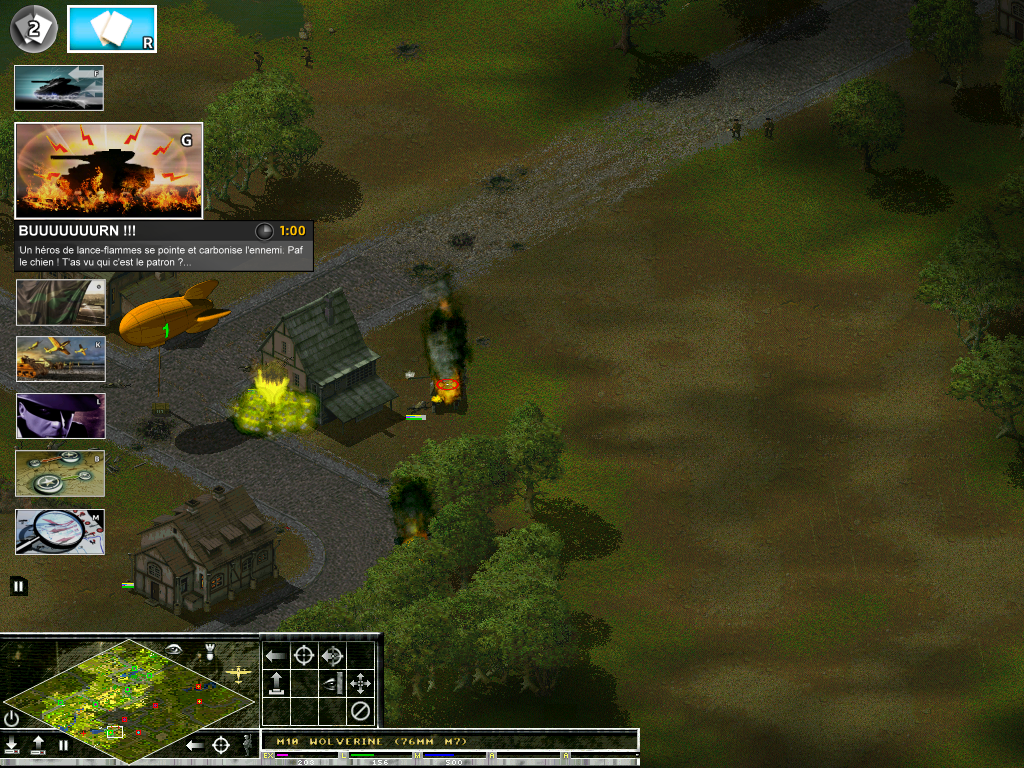Click the soldier silhouette icon

(247, 744)
